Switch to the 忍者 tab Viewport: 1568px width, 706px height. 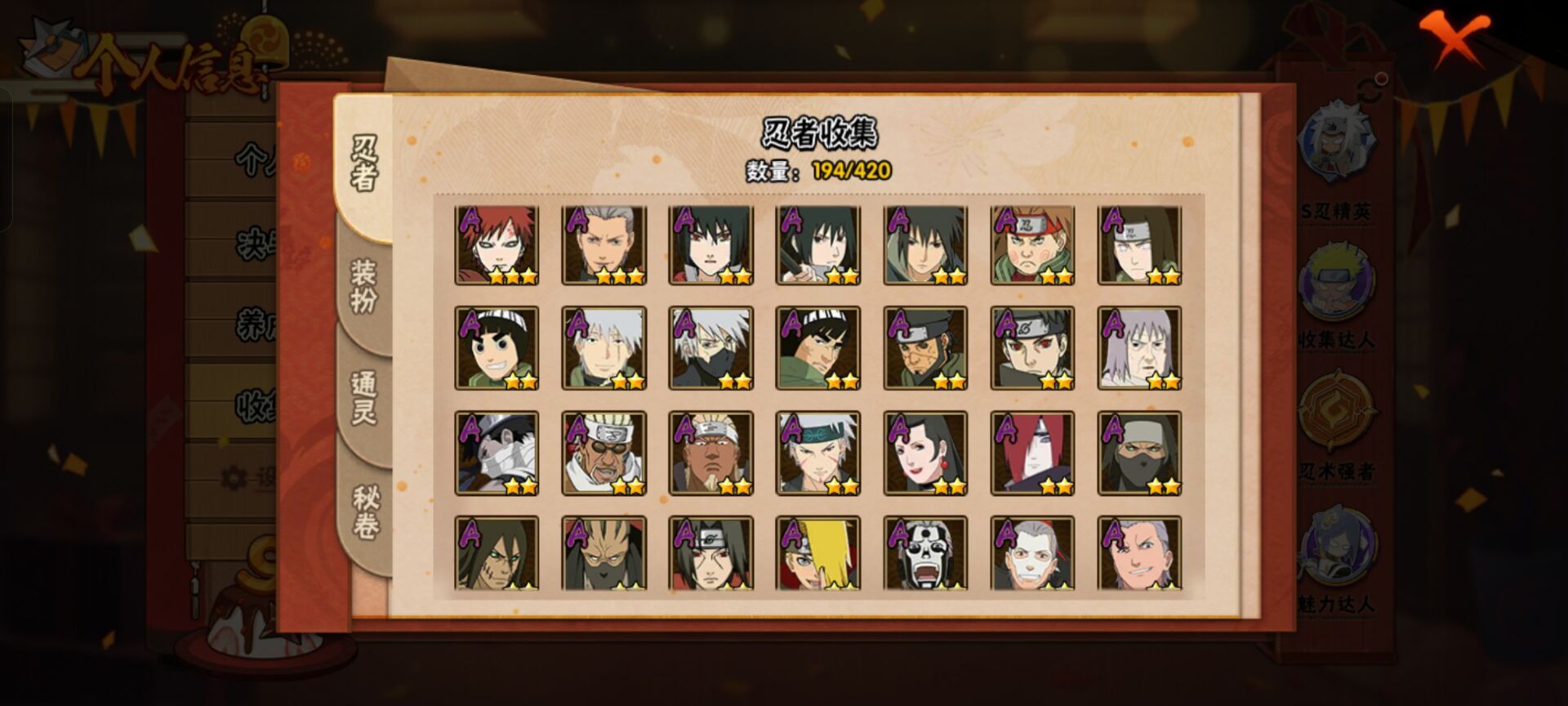364,163
